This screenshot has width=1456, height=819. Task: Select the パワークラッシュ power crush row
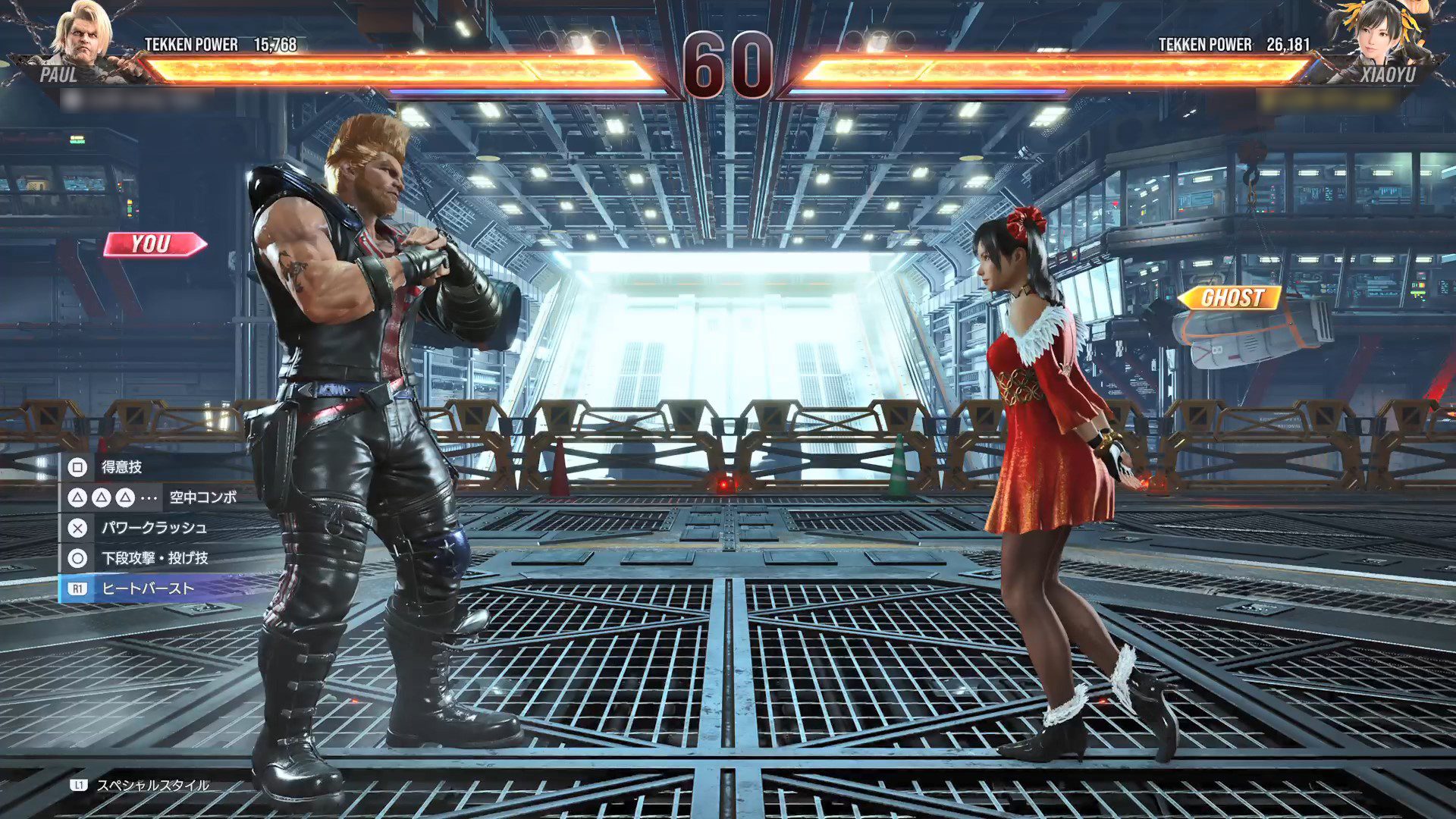(154, 528)
